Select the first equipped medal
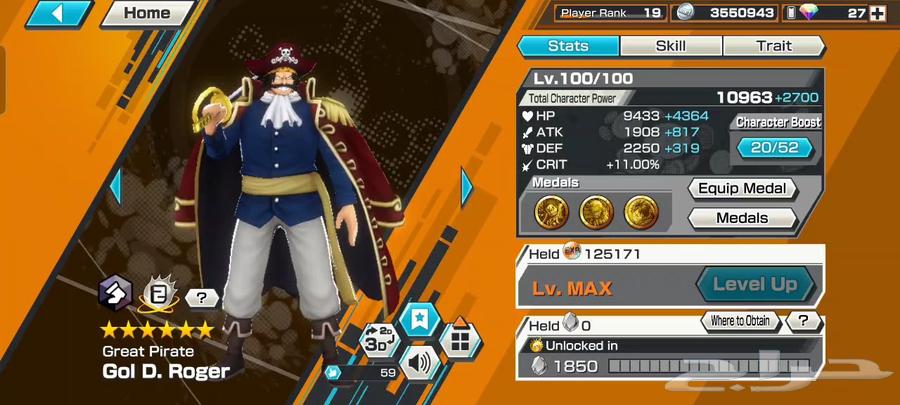Screen dimensions: 900x405 [x=550, y=210]
